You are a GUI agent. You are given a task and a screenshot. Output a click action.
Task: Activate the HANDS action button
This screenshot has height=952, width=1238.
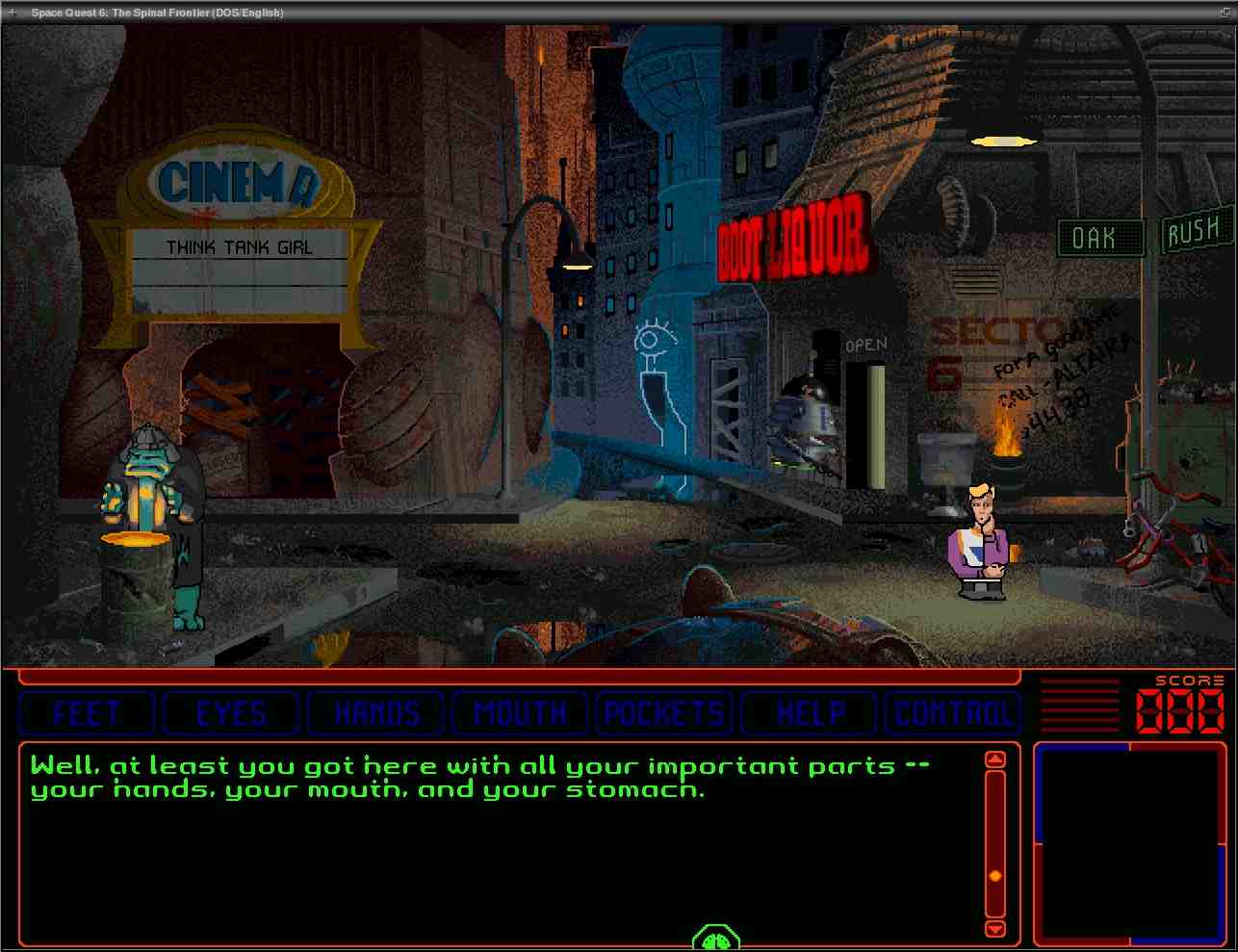click(375, 713)
